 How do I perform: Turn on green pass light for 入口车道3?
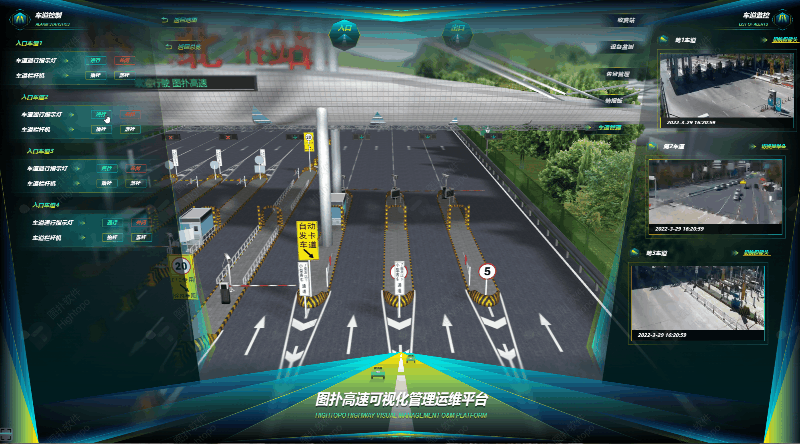(106, 168)
